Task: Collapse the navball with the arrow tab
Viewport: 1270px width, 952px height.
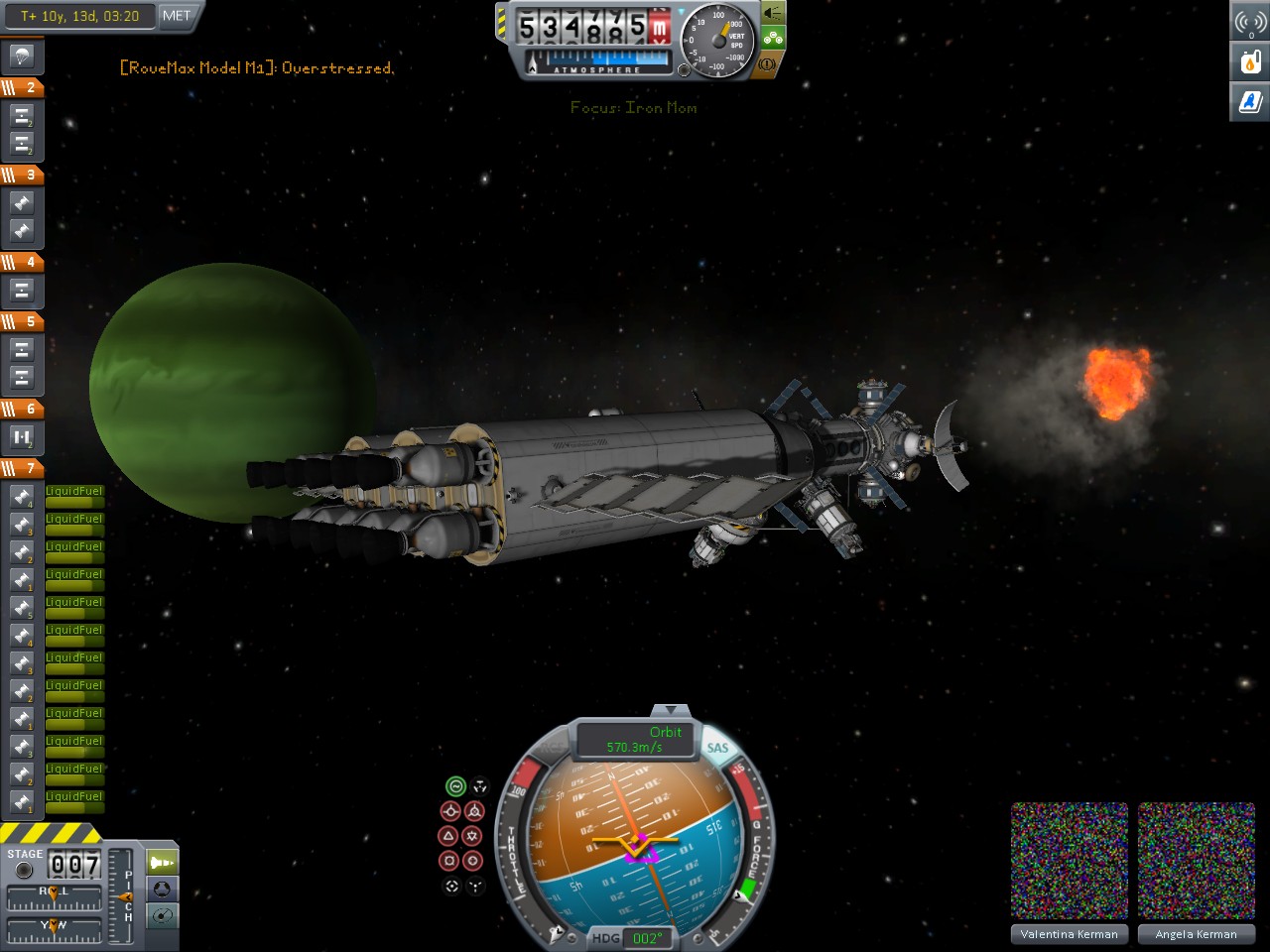Action: coord(671,710)
